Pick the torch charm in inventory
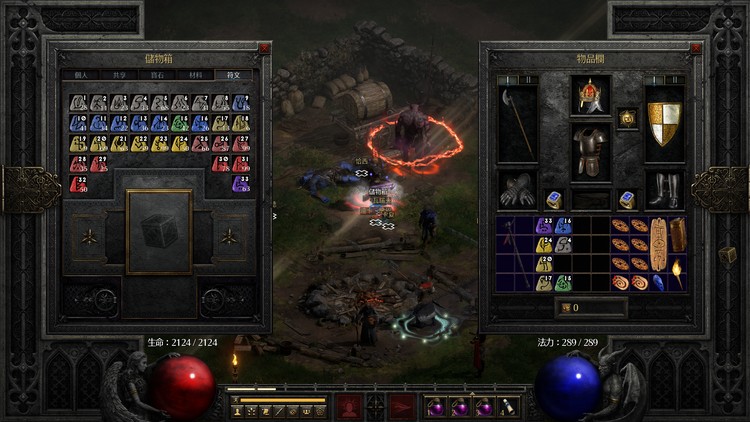The height and width of the screenshot is (422, 750). (x=679, y=274)
